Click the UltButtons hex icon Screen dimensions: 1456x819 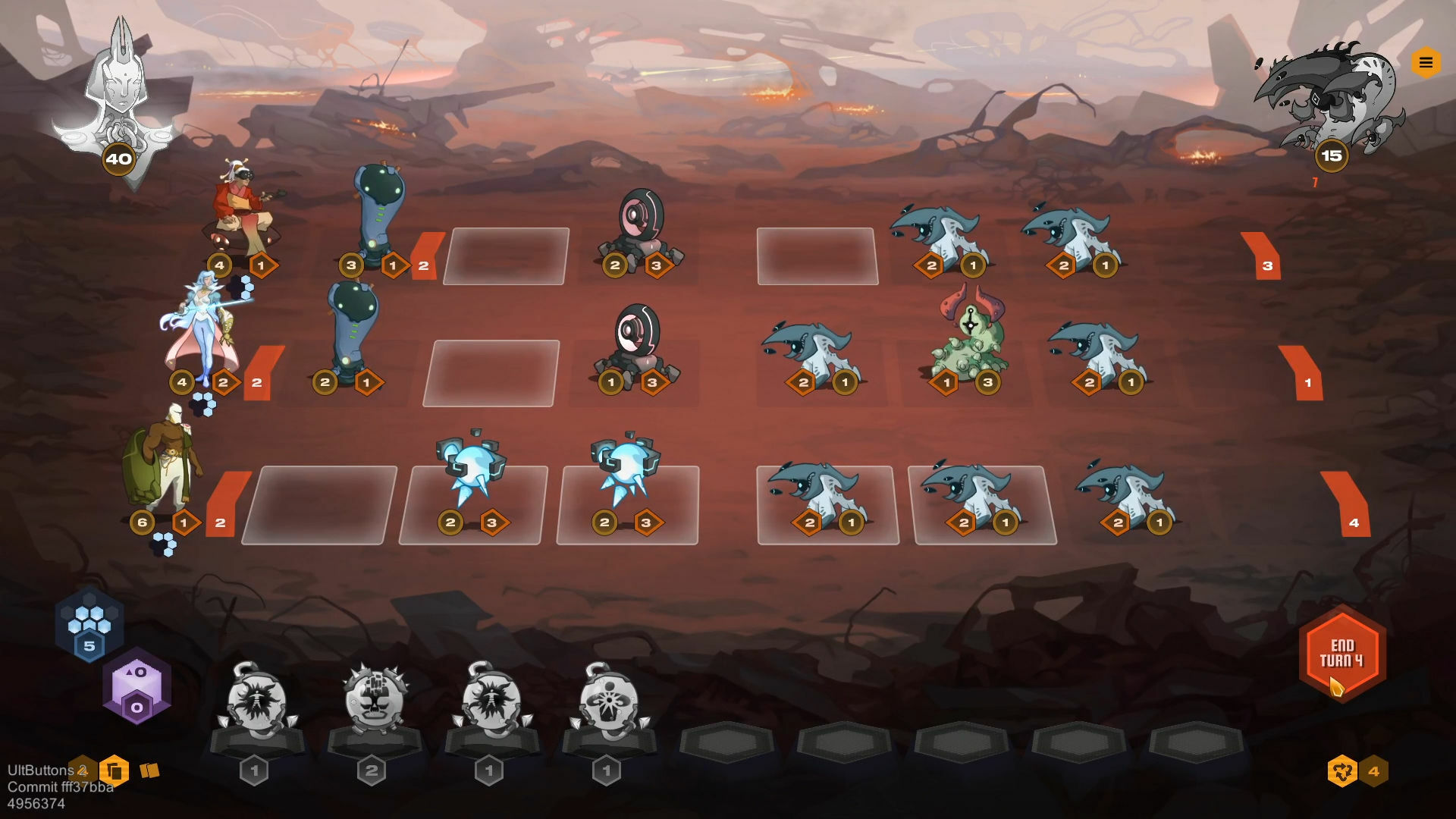point(81,770)
